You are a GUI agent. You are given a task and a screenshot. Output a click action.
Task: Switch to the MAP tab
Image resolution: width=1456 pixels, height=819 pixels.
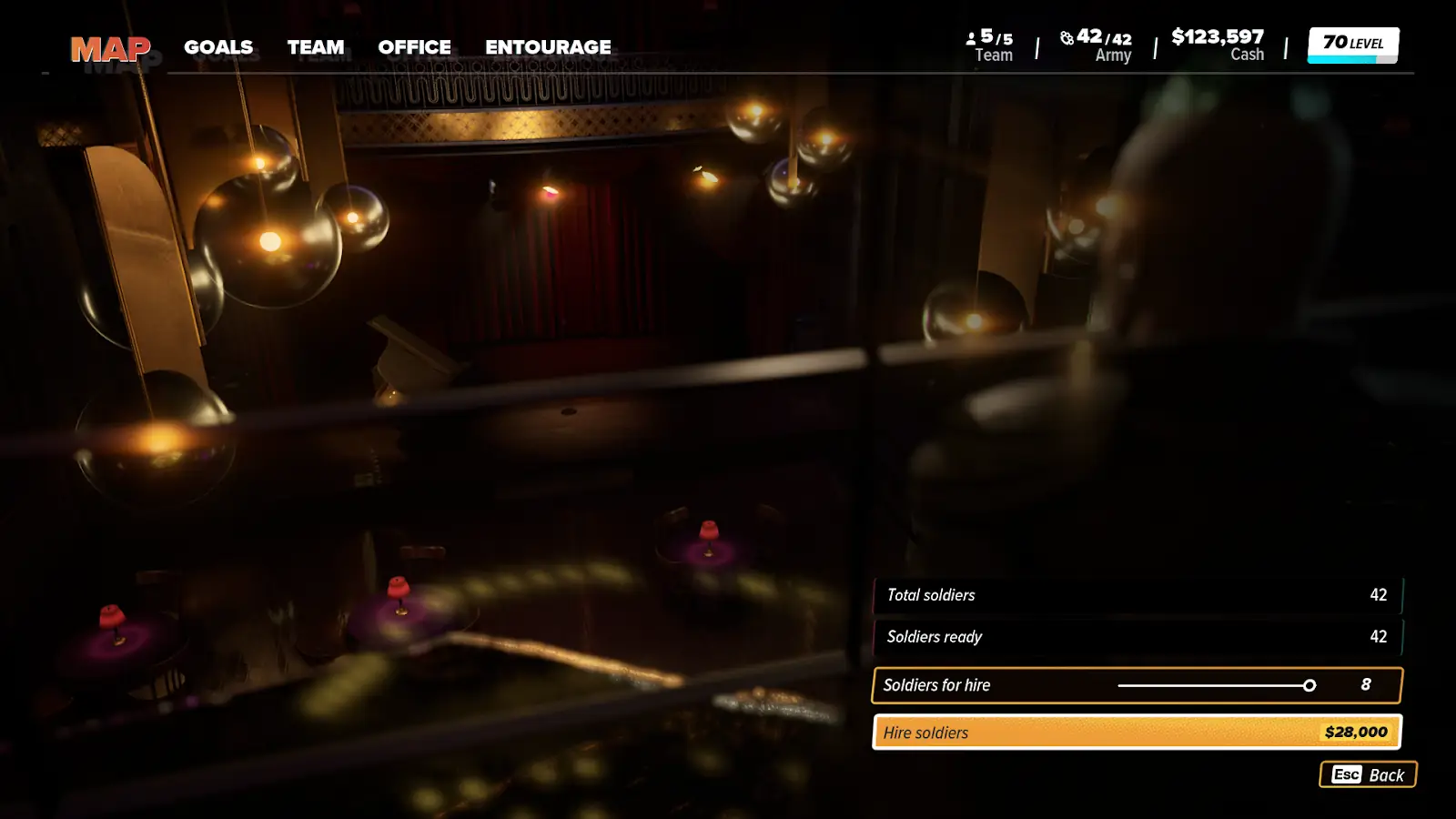(110, 48)
